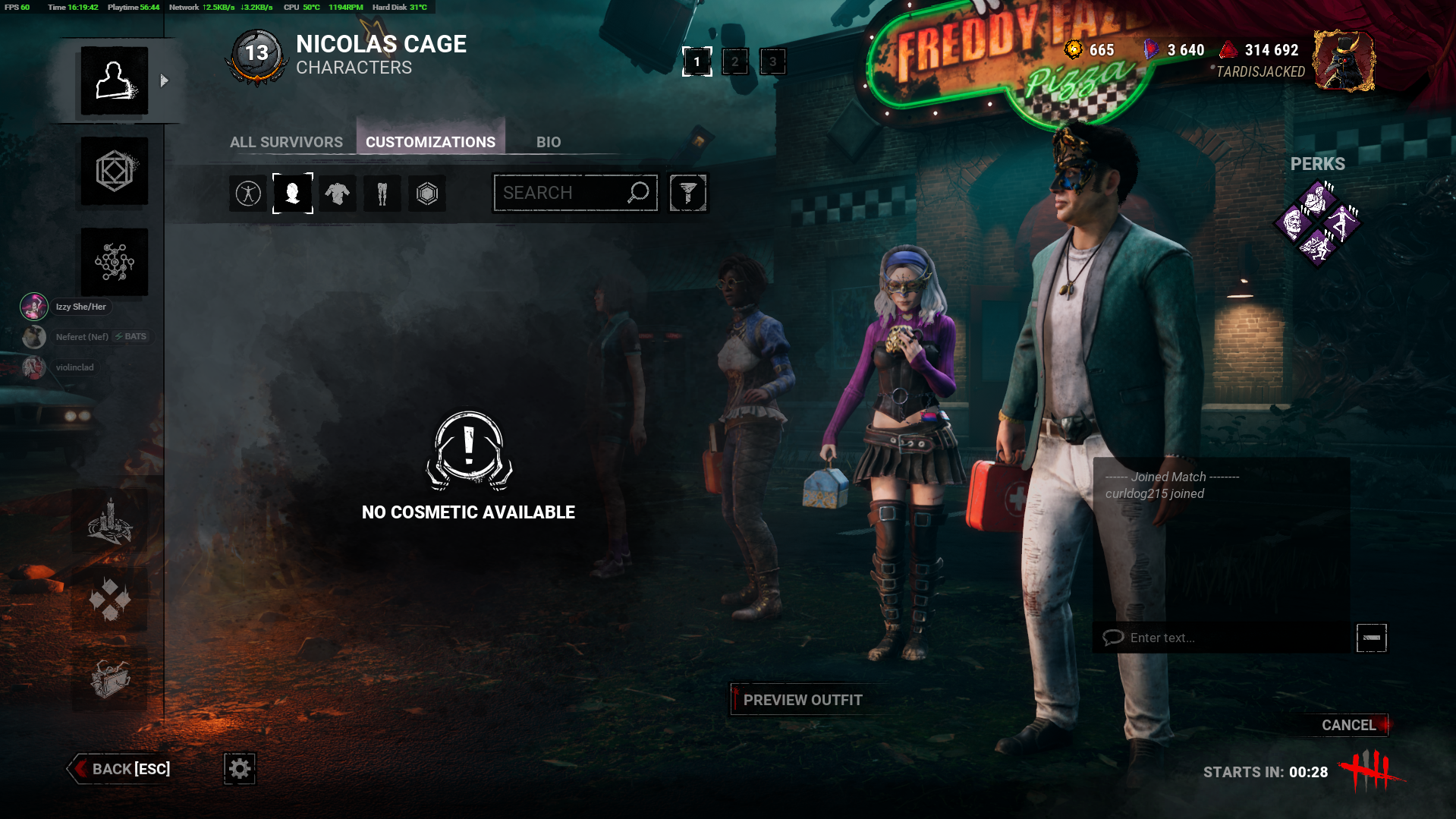Open the BIO tab

click(549, 142)
